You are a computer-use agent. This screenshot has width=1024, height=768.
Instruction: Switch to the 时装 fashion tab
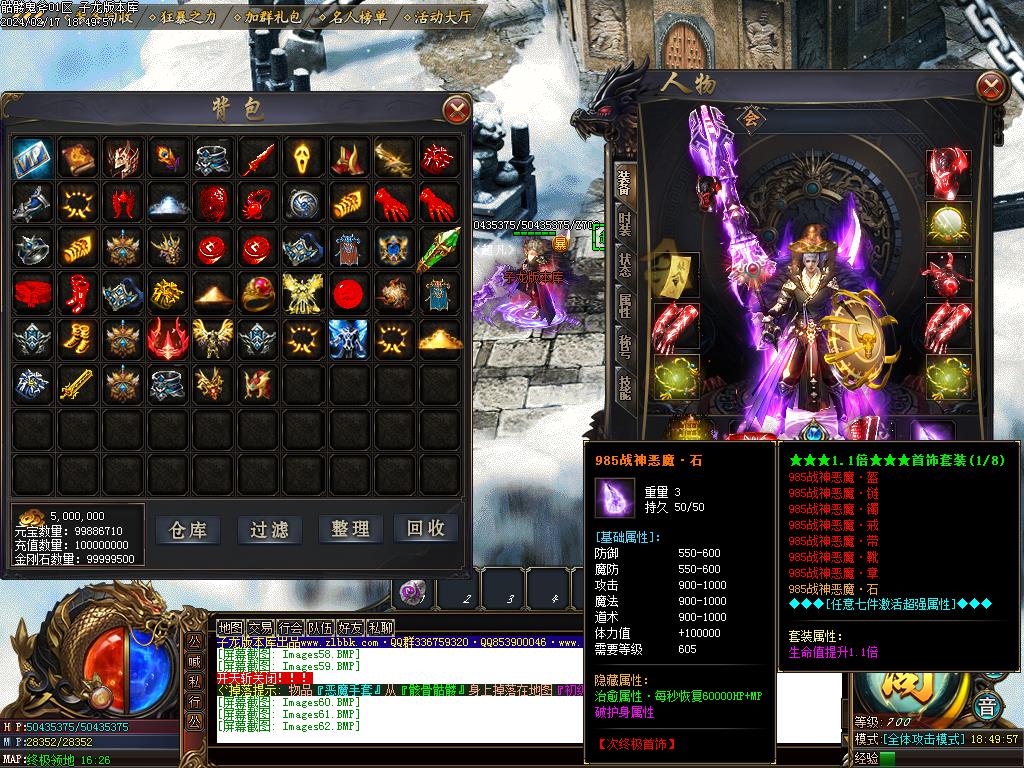[625, 224]
